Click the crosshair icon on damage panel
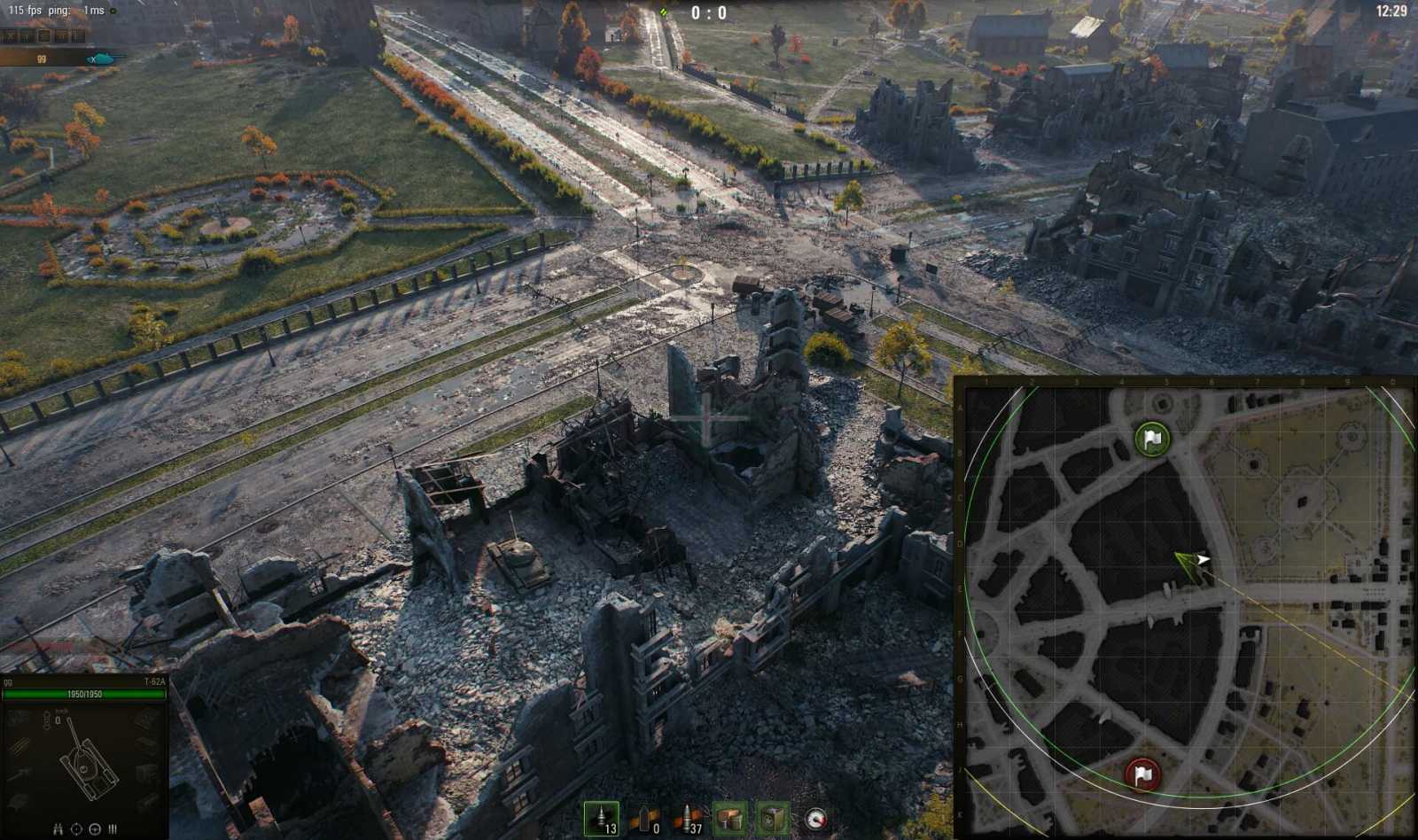Screen dimensions: 1418x840 [75, 829]
